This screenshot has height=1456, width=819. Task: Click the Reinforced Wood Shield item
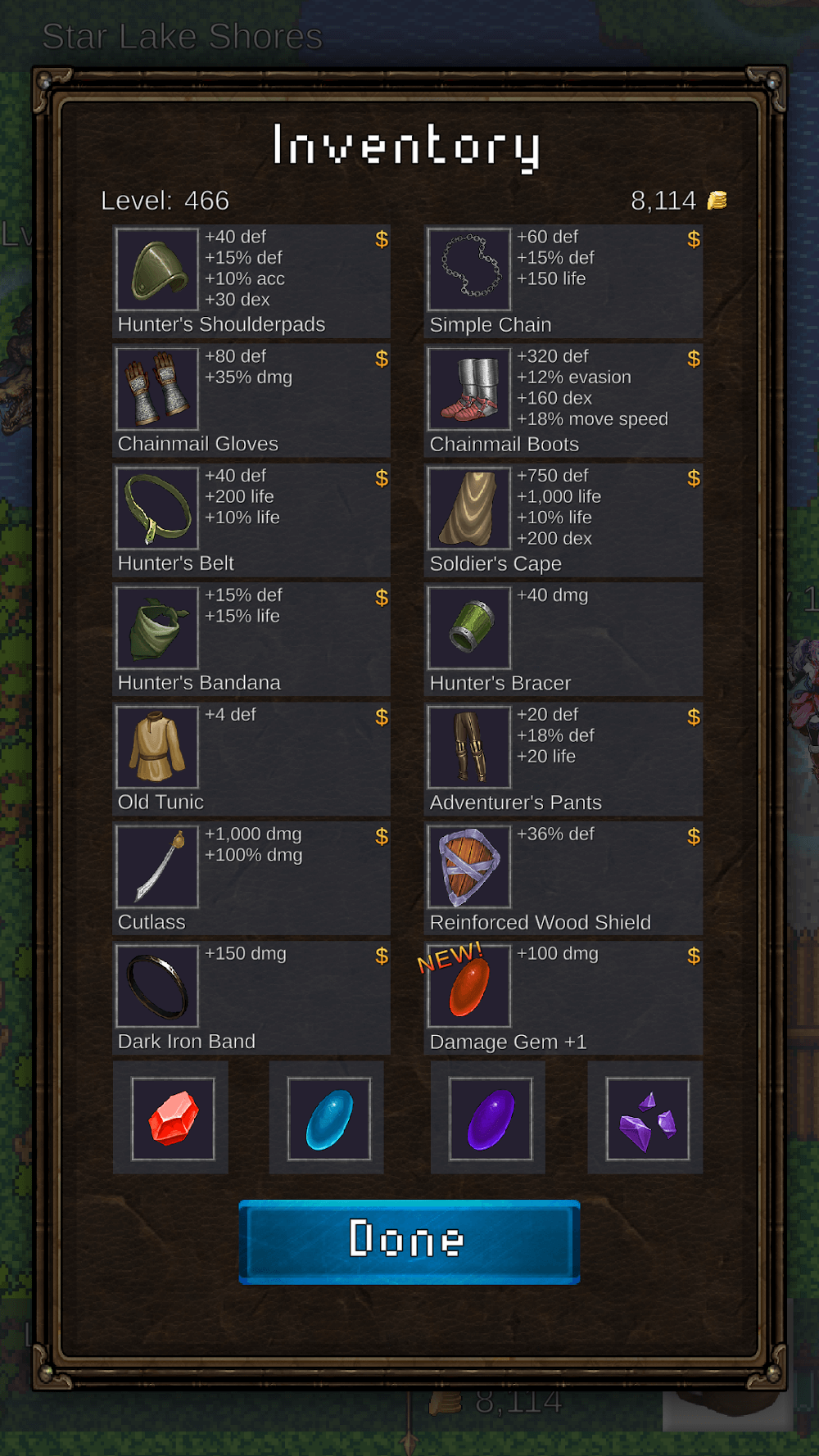coord(563,879)
